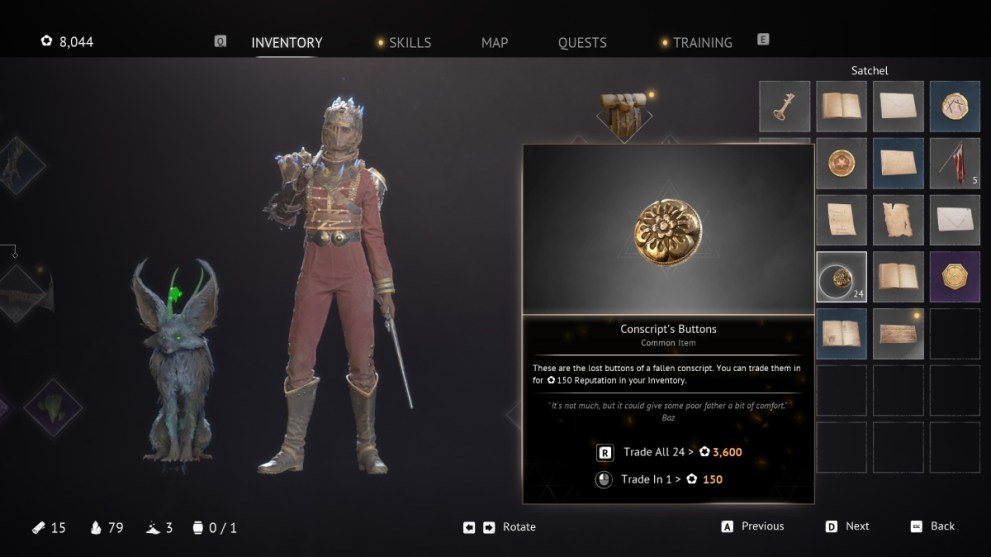Select the red wax seal medallion
Viewport: 991px width, 557px height.
(x=841, y=163)
